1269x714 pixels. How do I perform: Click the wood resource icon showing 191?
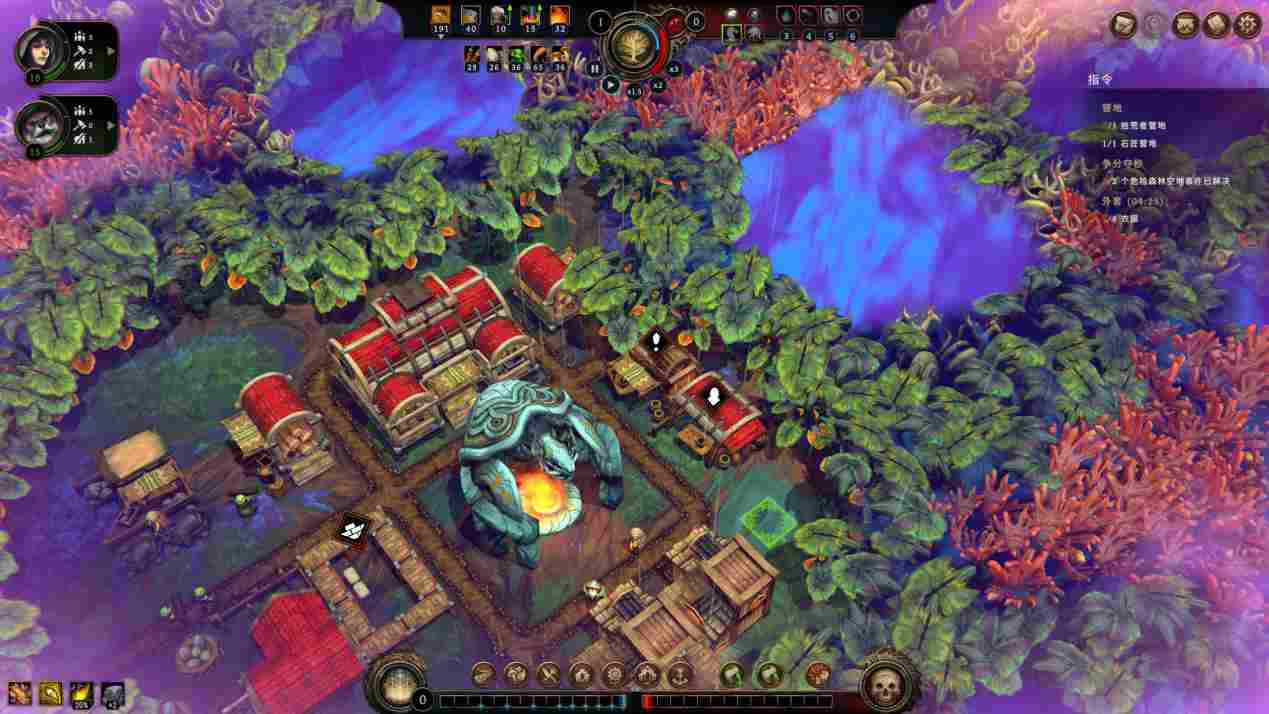441,15
